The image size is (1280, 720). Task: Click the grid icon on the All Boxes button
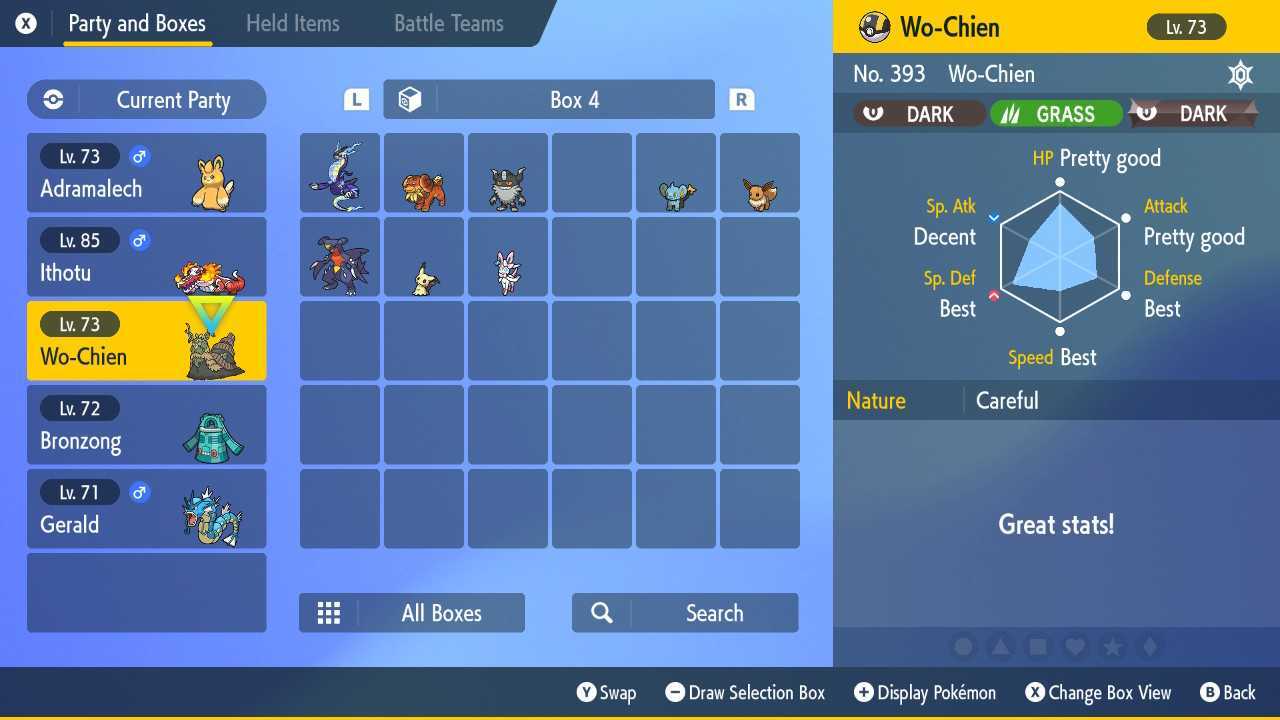click(x=329, y=612)
